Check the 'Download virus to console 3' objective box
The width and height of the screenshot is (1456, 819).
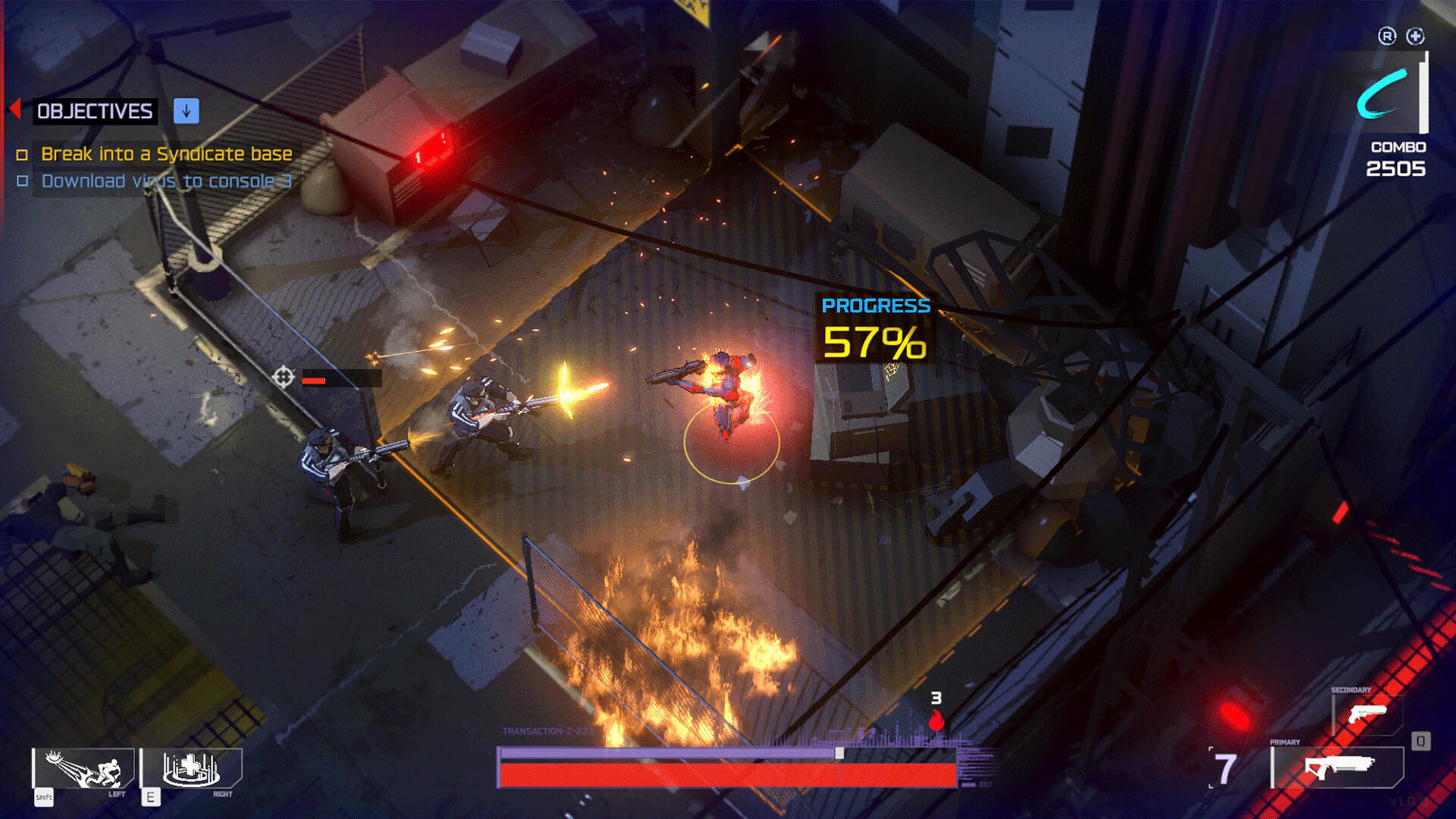(x=23, y=181)
